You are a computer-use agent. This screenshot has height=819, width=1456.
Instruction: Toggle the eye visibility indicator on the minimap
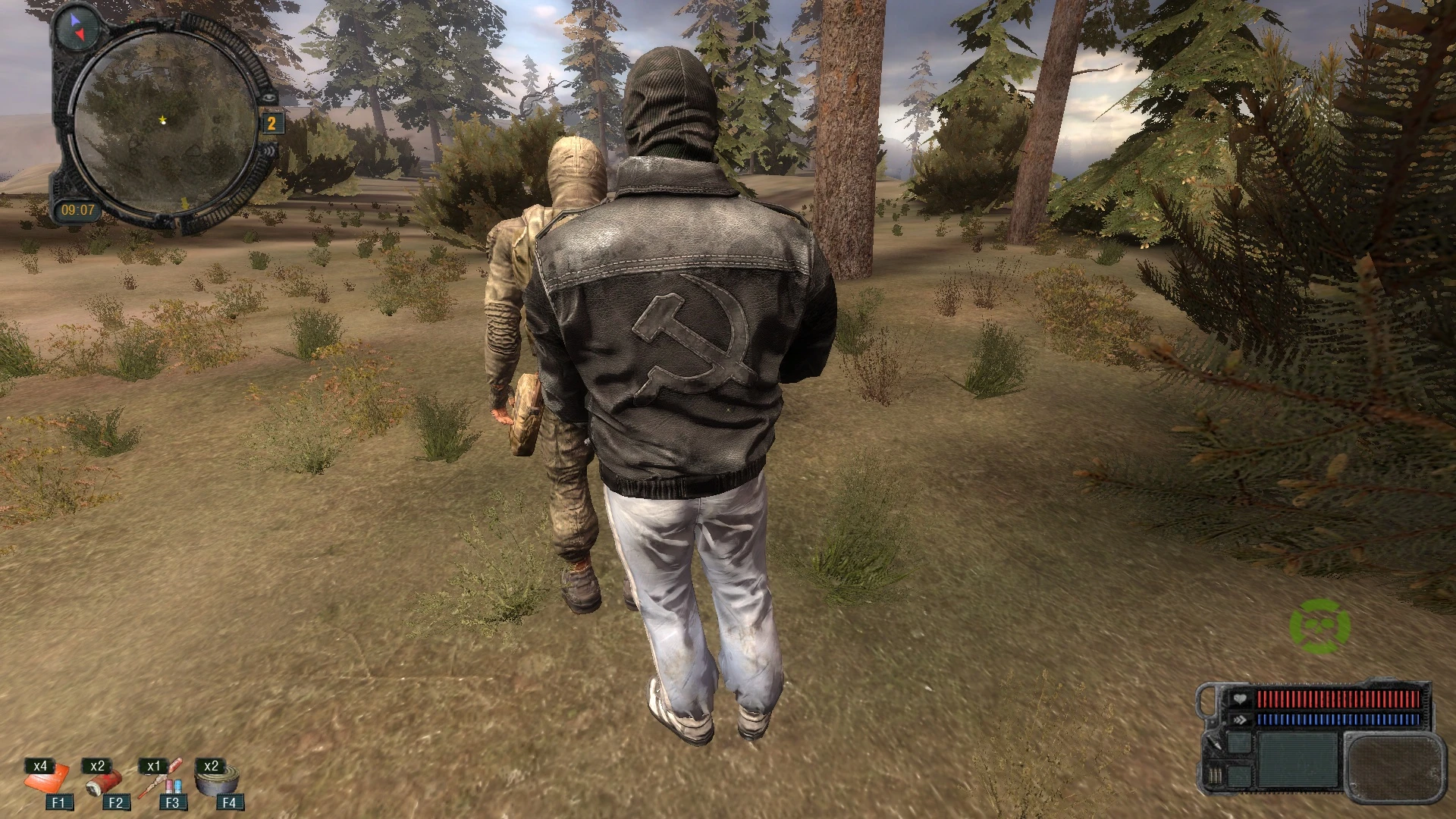tap(268, 97)
